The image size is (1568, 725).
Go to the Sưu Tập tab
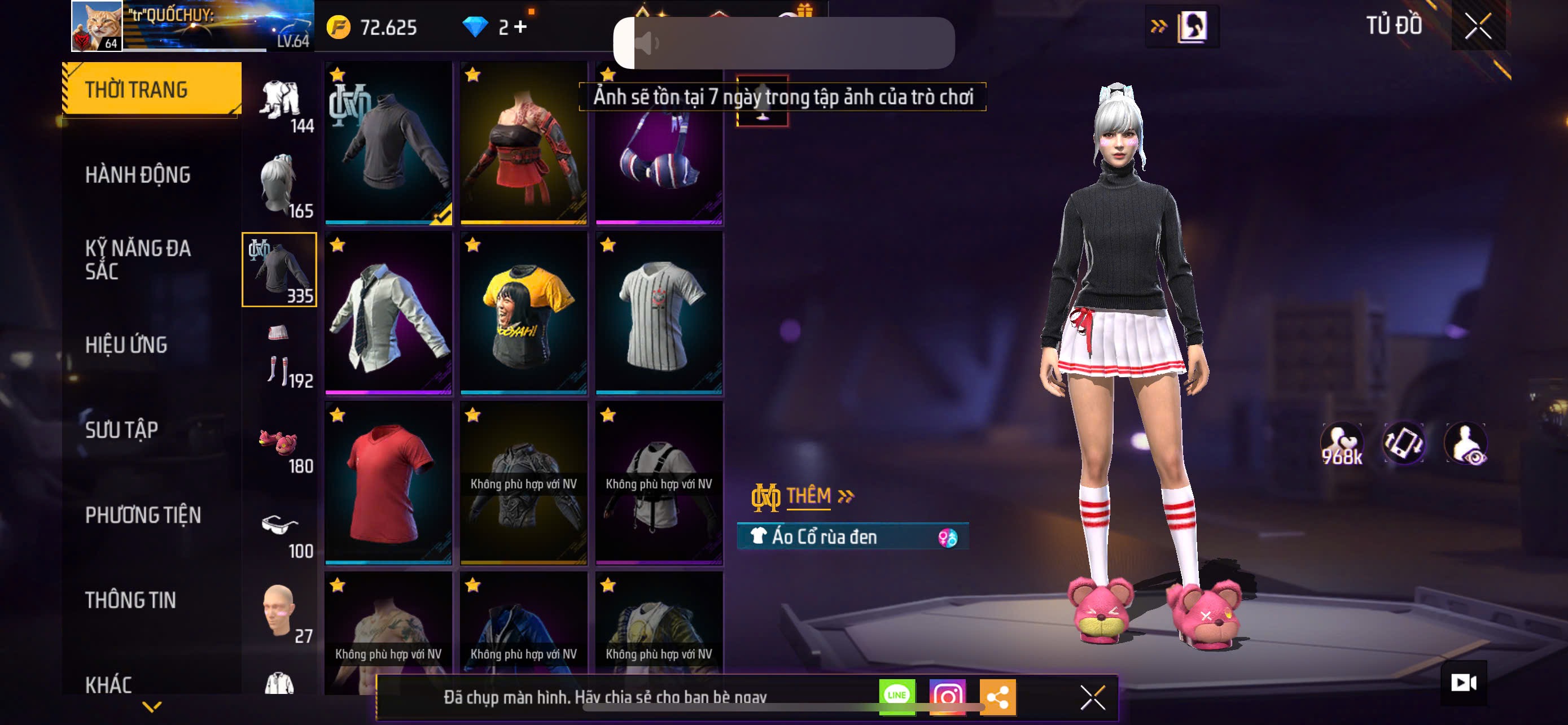122,430
